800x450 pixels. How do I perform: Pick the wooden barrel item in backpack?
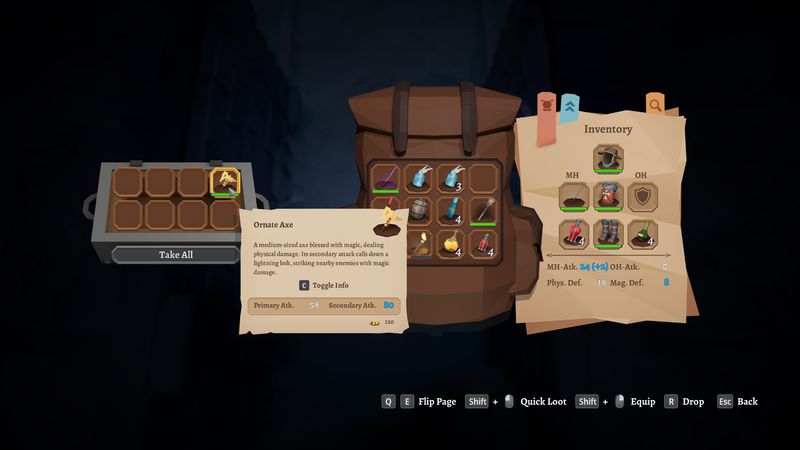pyautogui.click(x=417, y=209)
